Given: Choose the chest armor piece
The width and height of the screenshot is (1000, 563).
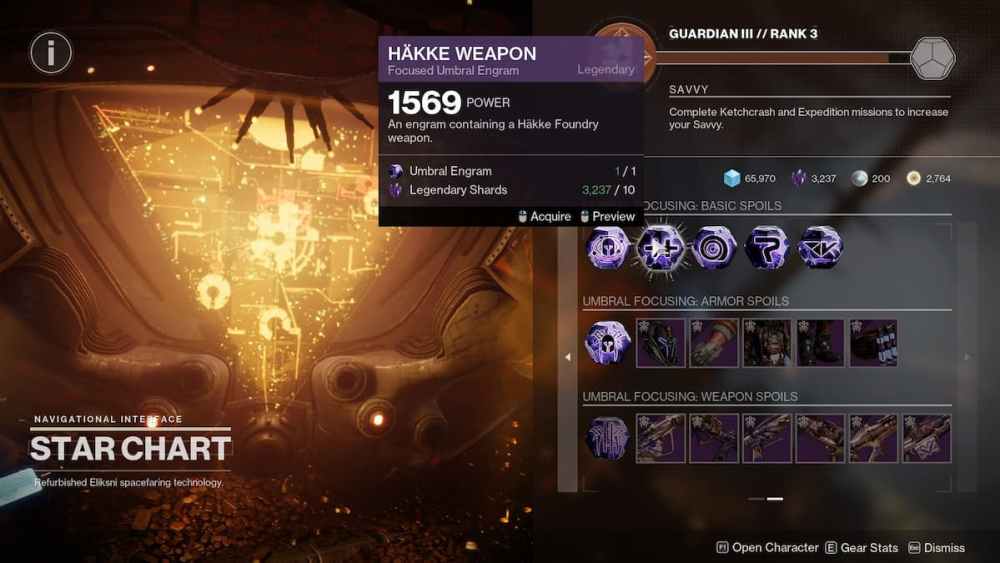Looking at the screenshot, I should coord(767,343).
